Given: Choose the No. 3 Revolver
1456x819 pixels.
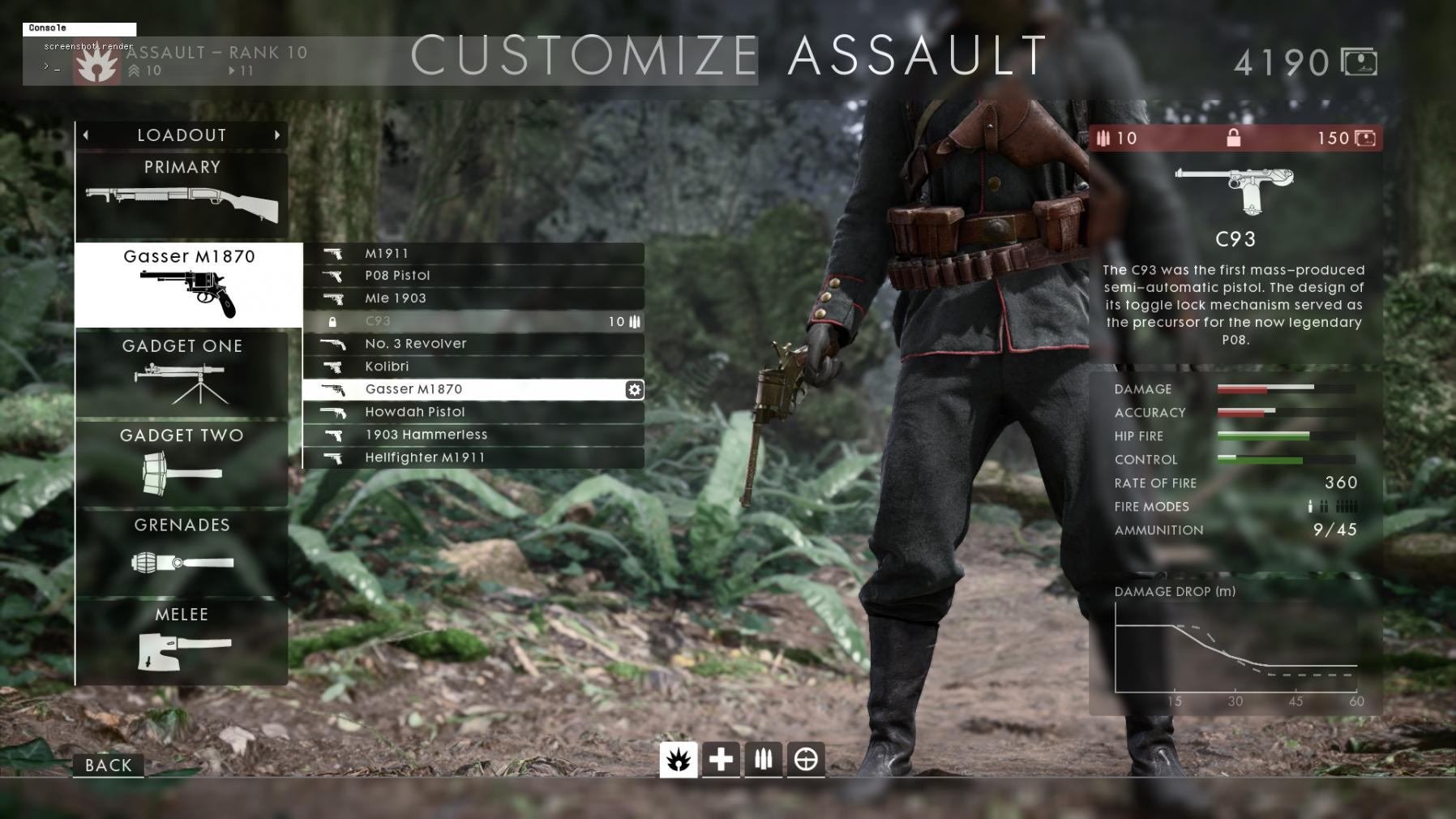Looking at the screenshot, I should (473, 344).
